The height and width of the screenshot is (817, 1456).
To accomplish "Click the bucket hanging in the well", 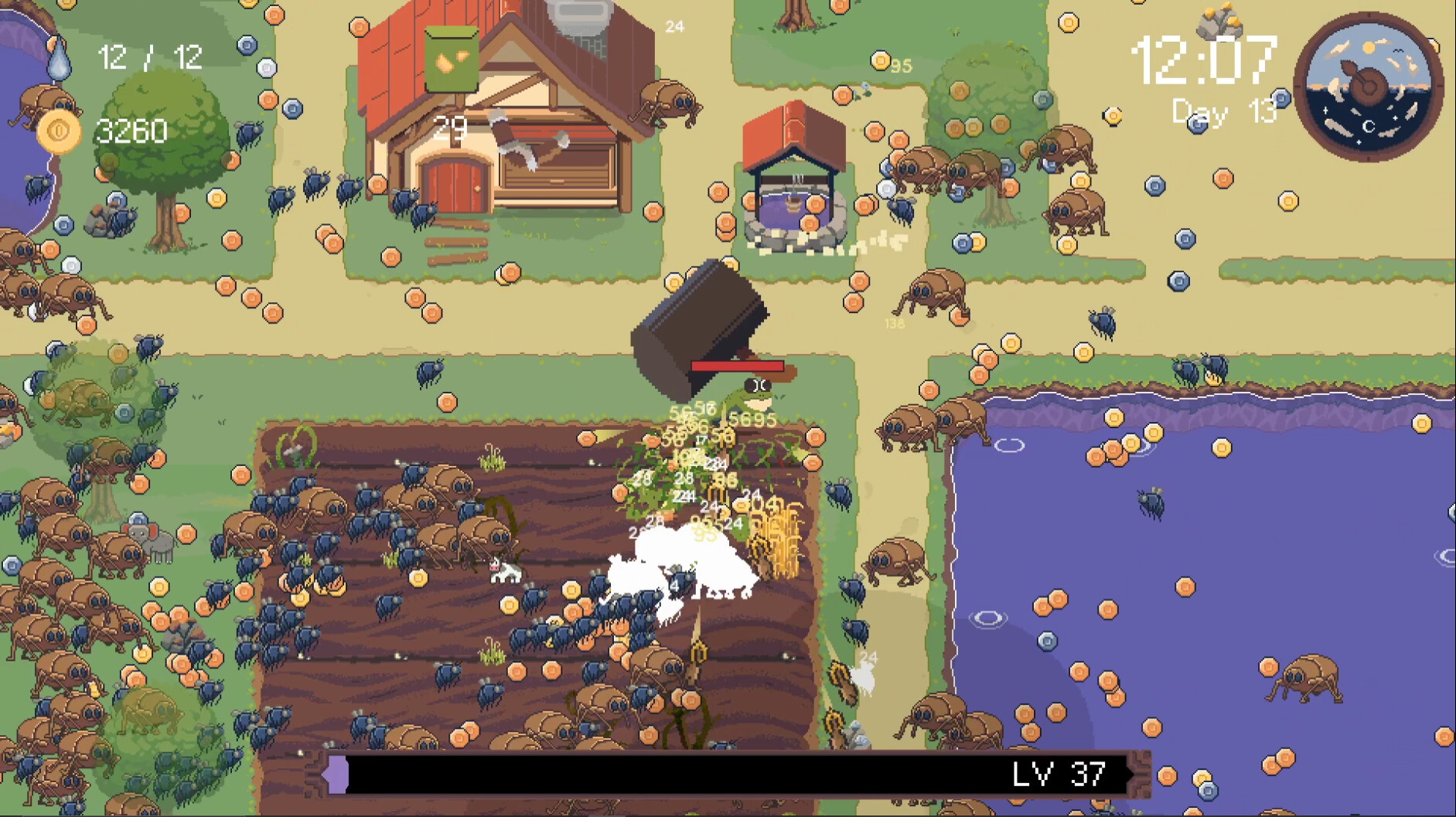I will tap(793, 204).
